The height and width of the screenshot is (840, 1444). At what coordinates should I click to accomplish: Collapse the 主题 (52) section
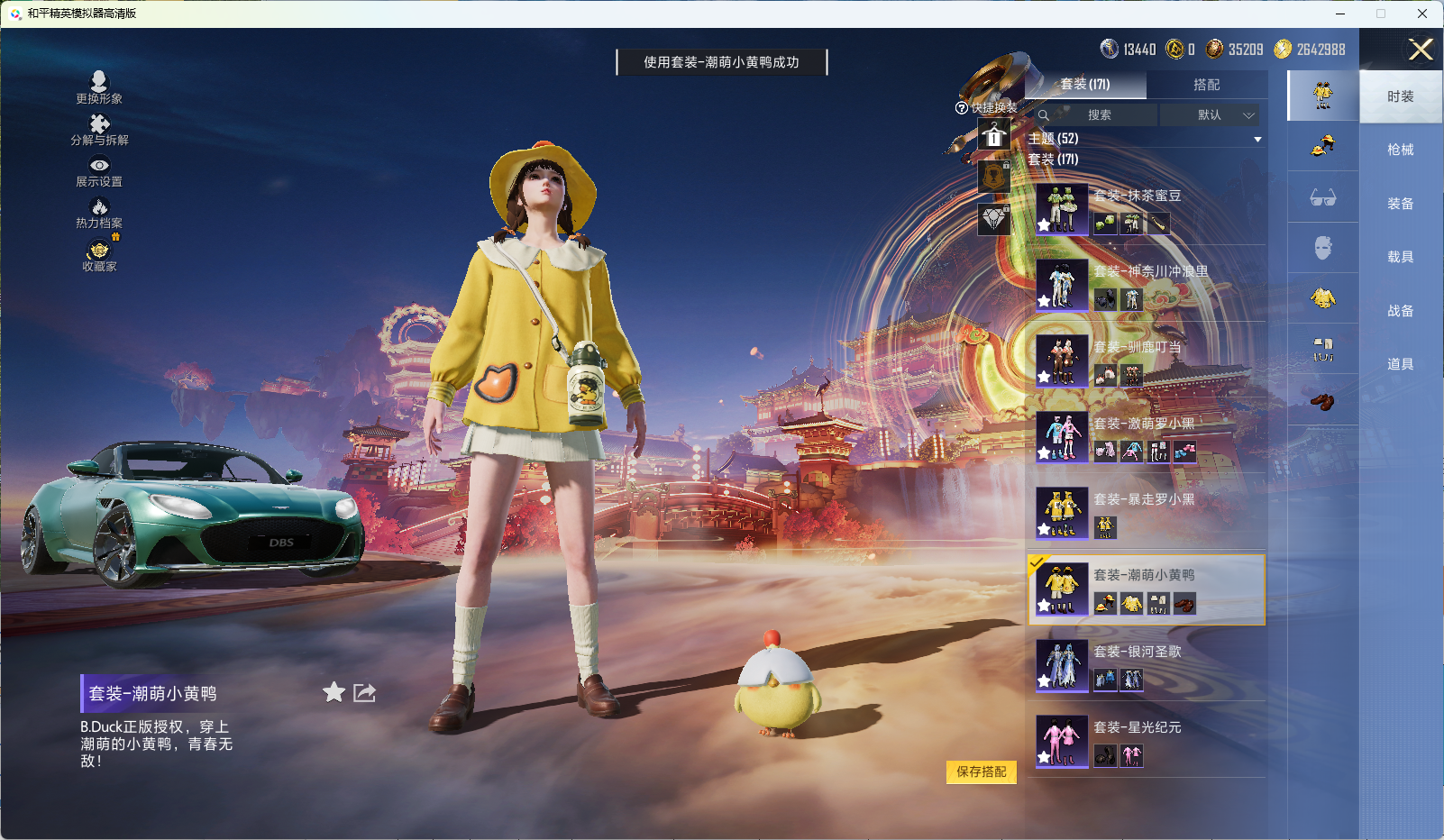(x=1257, y=139)
